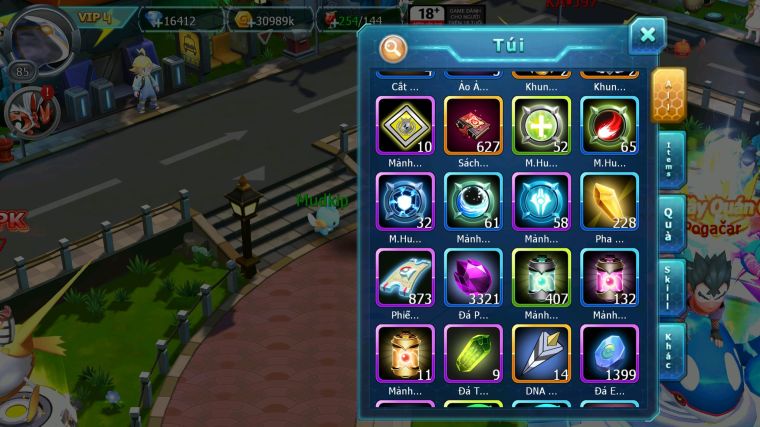Select the yellow crystal item with 228
Viewport: 760px width, 427px height.
click(x=609, y=201)
